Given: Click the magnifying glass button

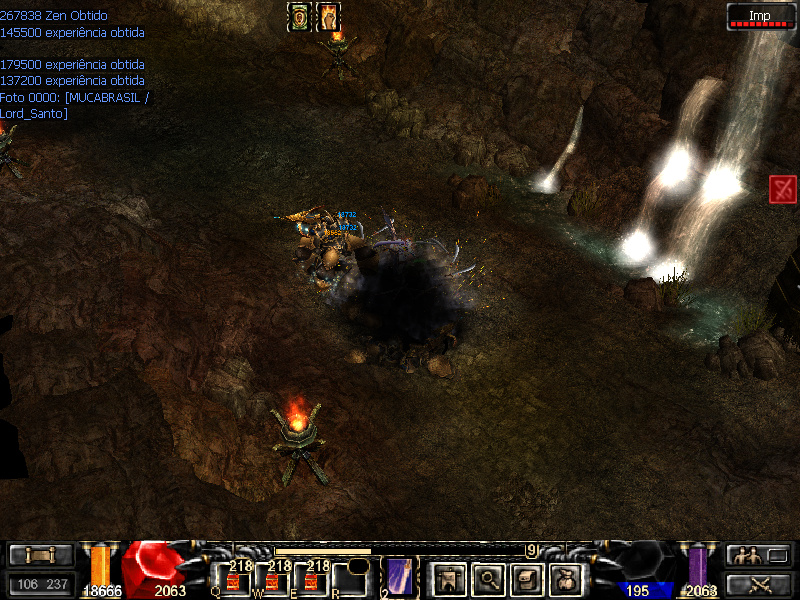Looking at the screenshot, I should (x=489, y=577).
